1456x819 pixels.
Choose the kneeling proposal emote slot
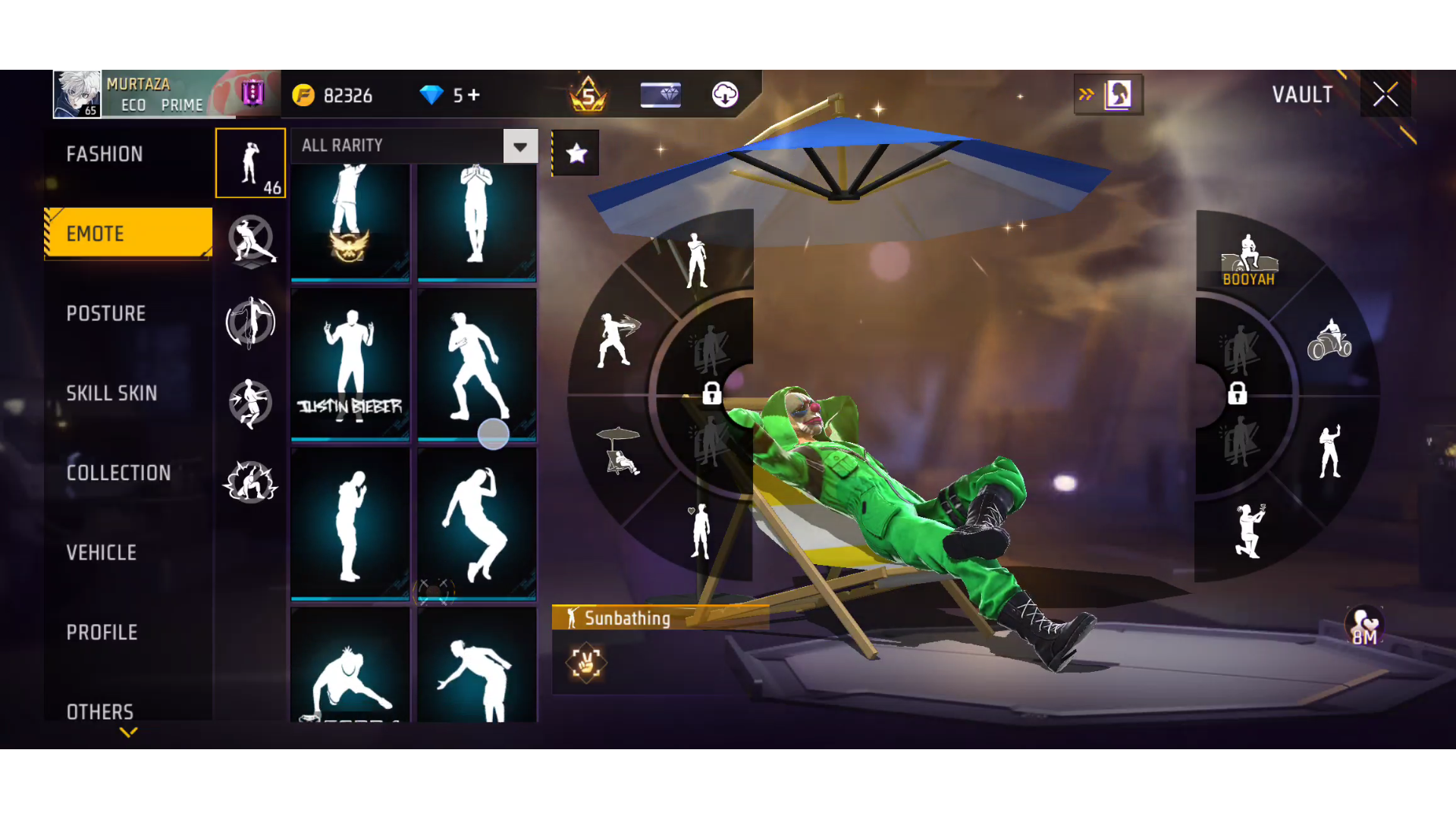tap(1249, 530)
